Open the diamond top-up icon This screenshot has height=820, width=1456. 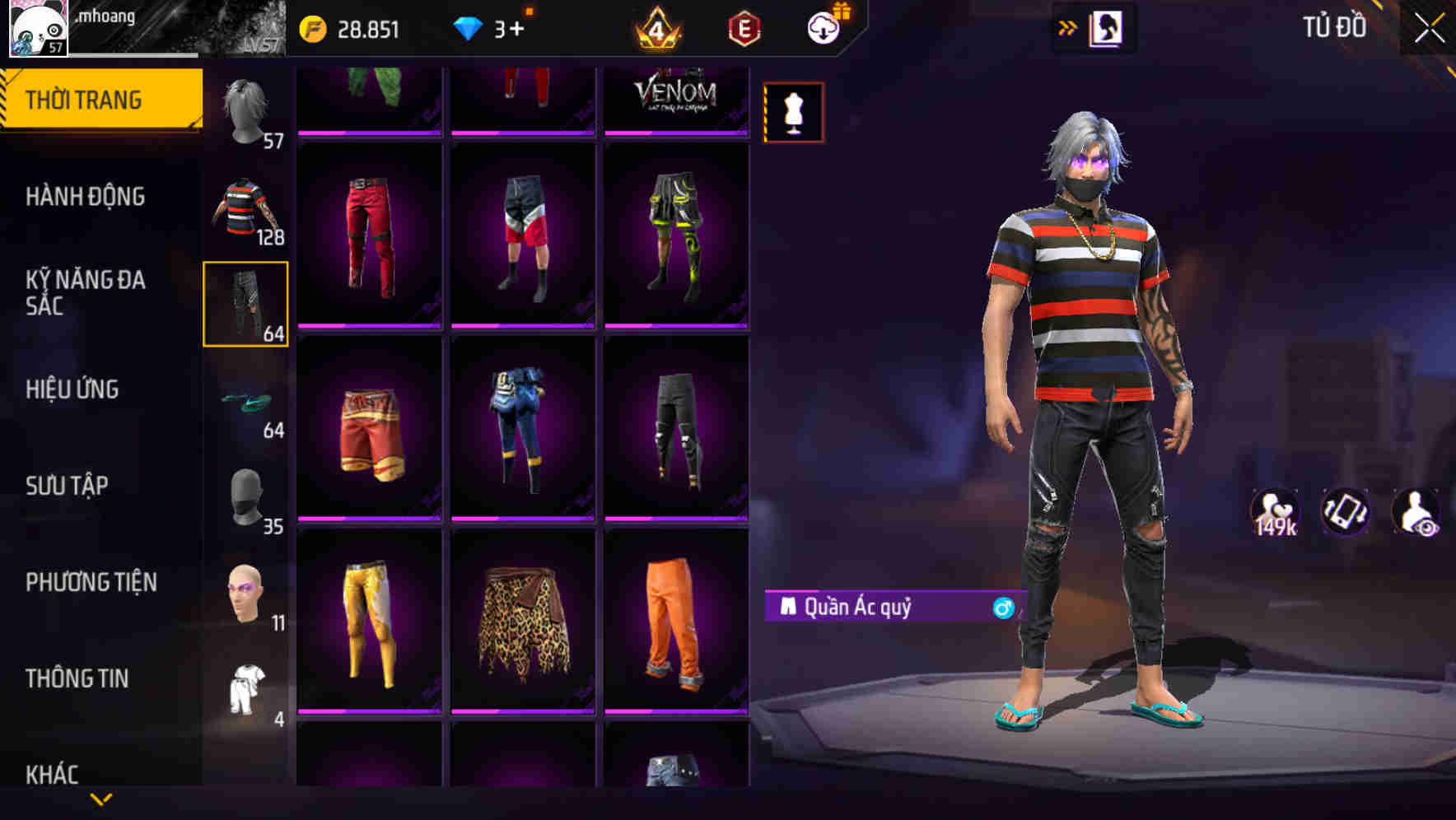tap(469, 27)
